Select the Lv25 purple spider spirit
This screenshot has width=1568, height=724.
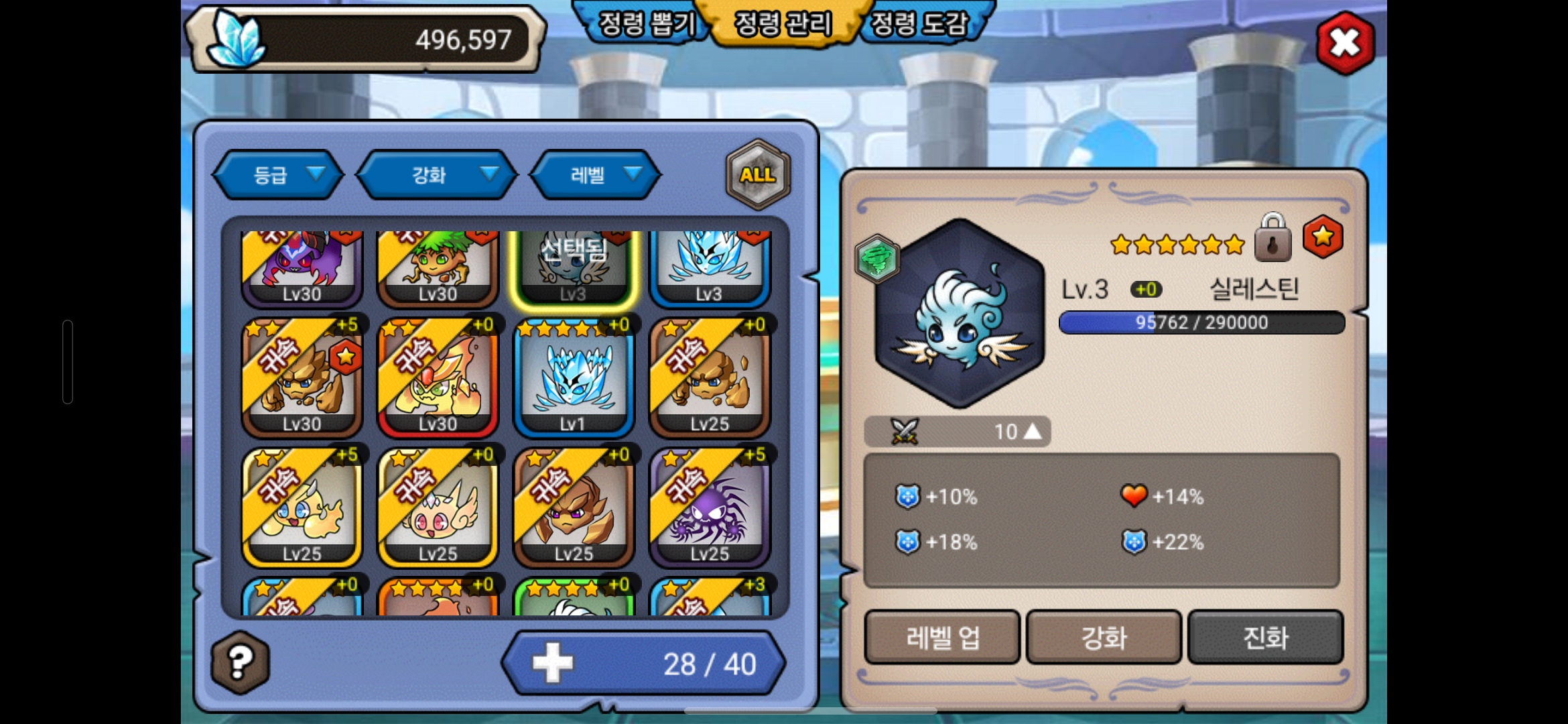(710, 508)
